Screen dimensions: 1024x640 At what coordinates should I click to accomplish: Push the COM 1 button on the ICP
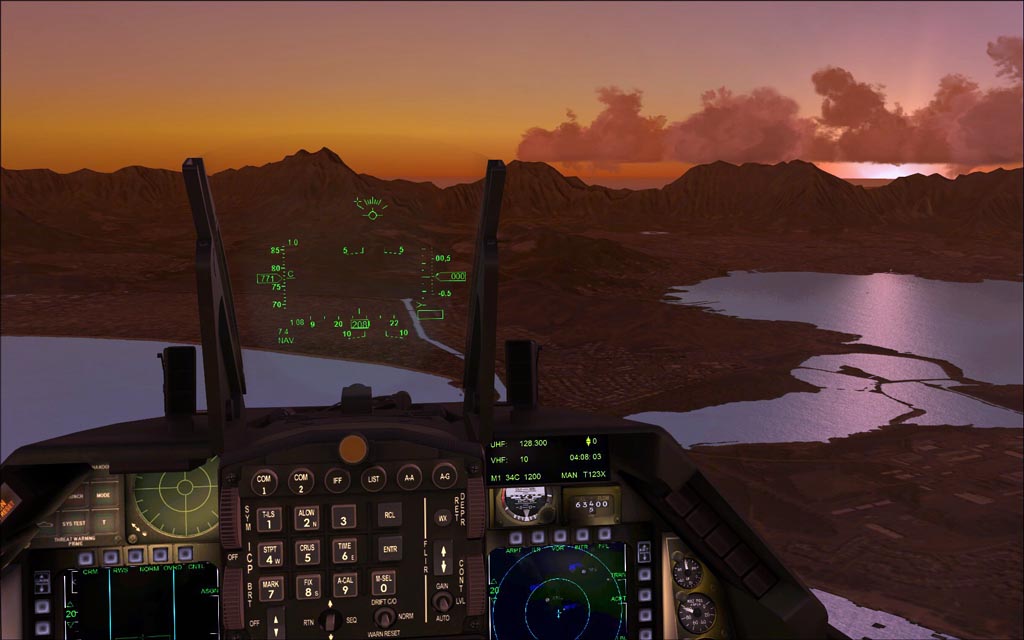tap(264, 481)
